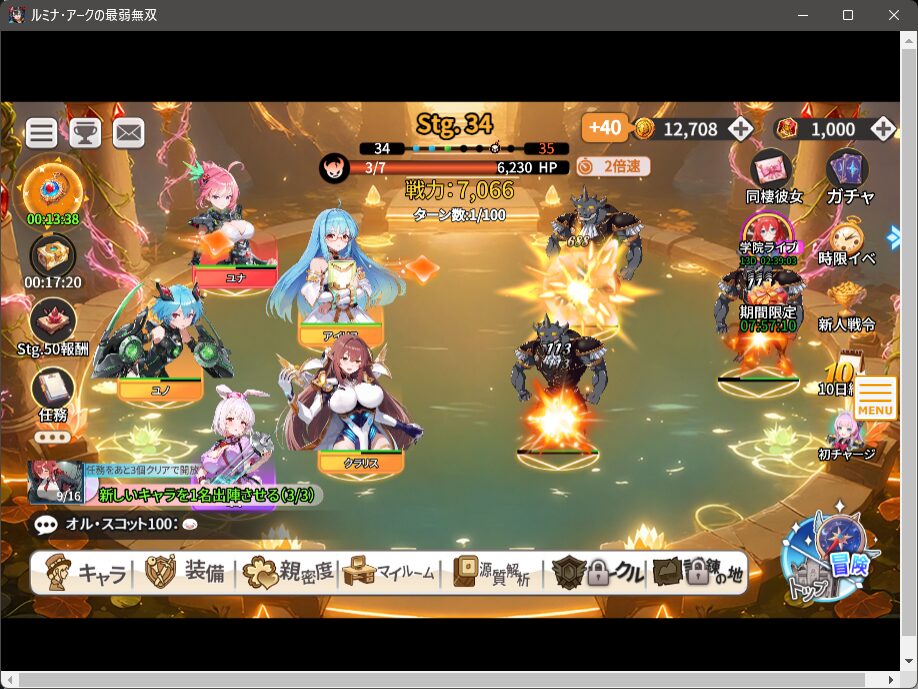Maximize the game window

coord(847,15)
